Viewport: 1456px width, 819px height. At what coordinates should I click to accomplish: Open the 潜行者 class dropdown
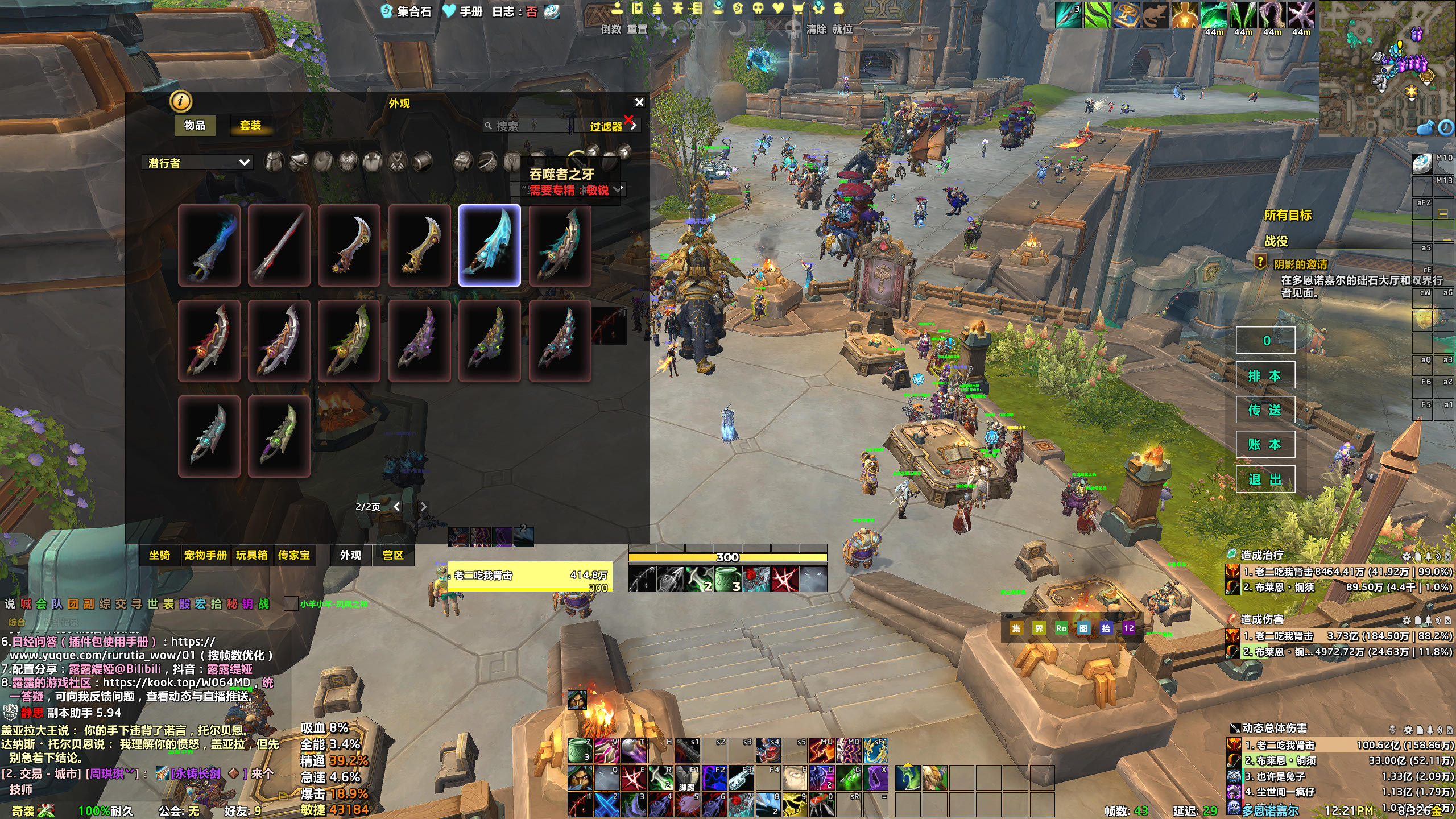pyautogui.click(x=198, y=163)
